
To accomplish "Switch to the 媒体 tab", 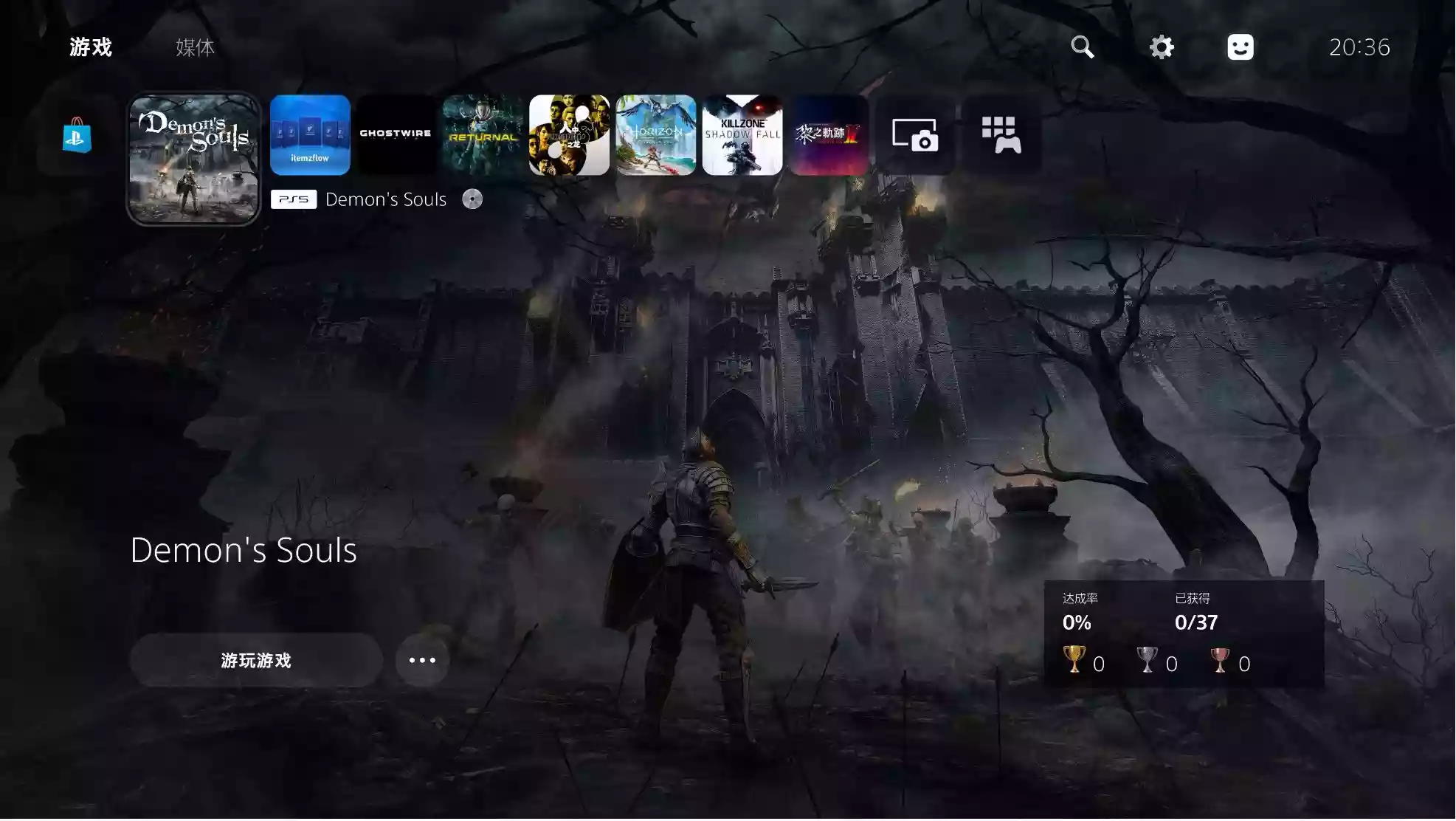I will click(x=193, y=48).
